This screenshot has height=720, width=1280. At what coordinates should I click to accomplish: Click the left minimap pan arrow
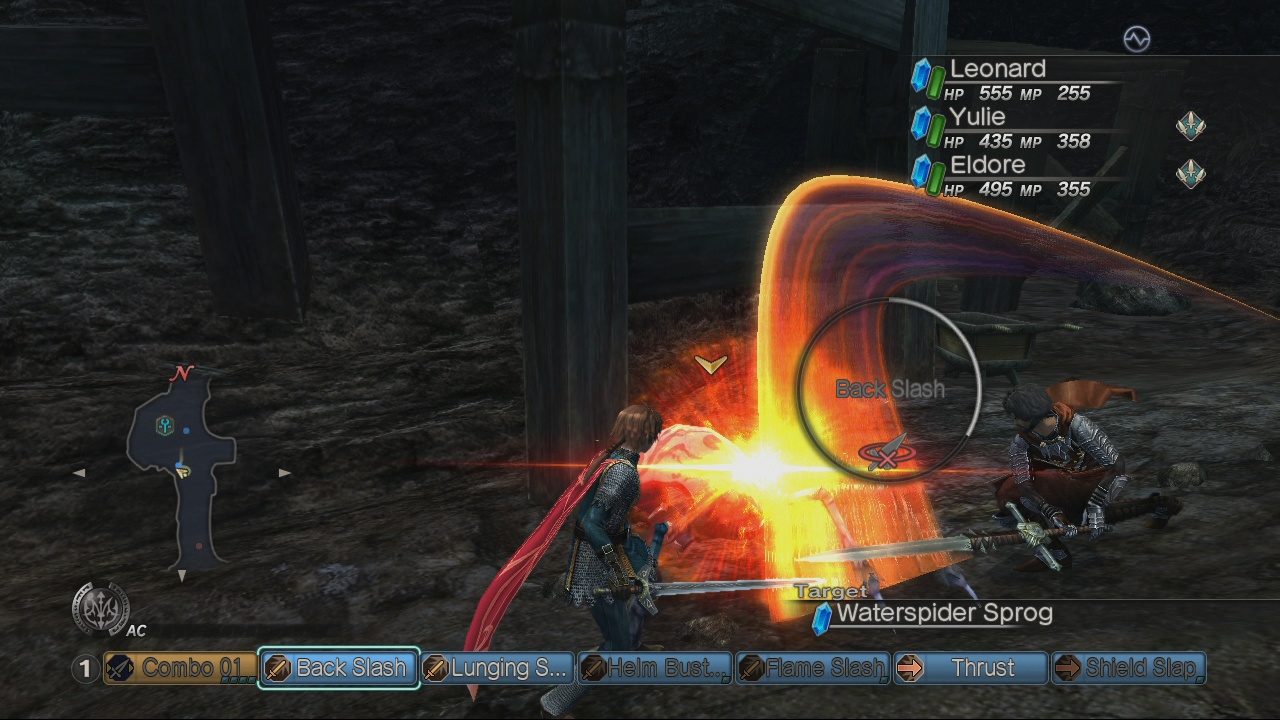81,472
